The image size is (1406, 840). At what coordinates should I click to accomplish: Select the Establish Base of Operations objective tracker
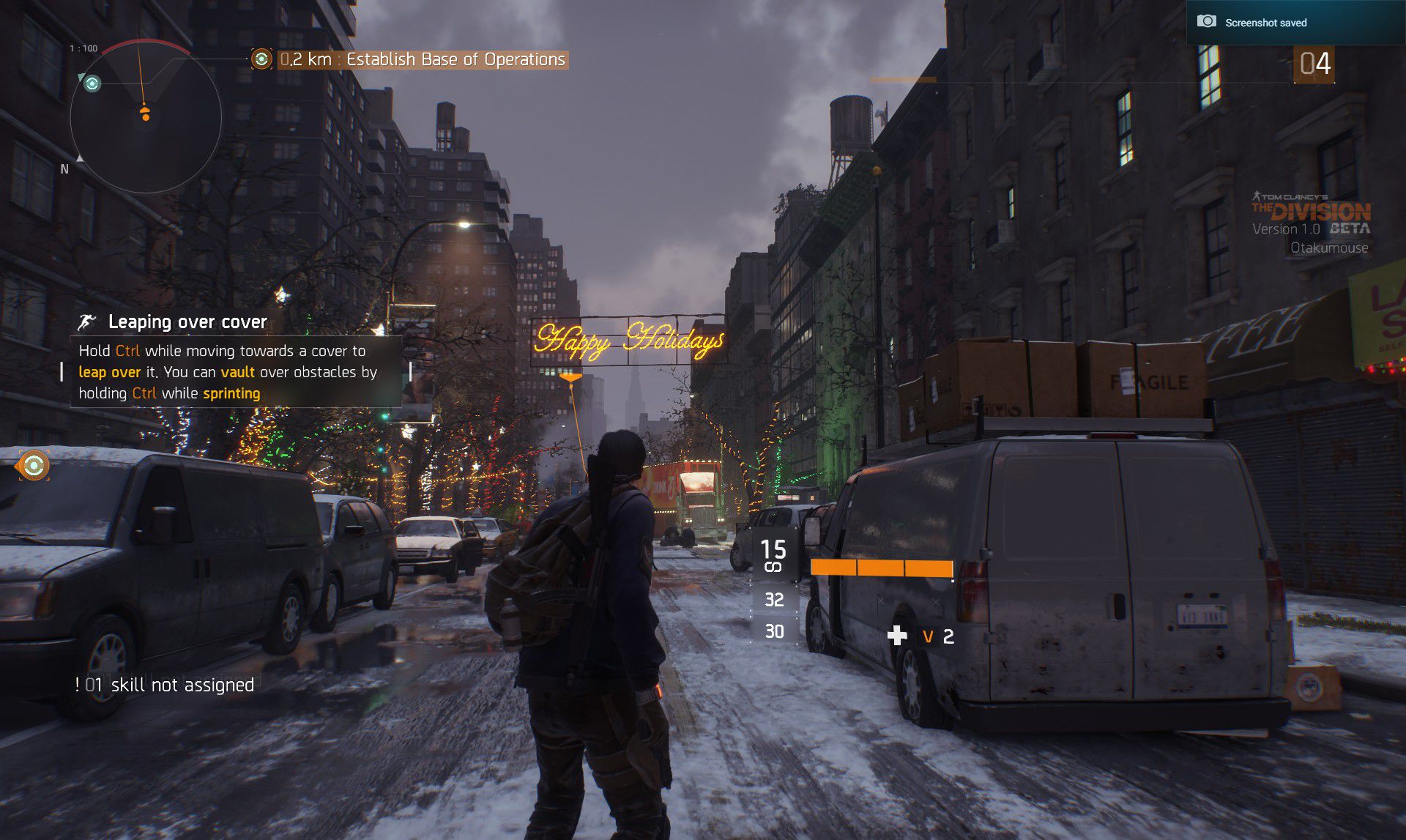tap(423, 59)
